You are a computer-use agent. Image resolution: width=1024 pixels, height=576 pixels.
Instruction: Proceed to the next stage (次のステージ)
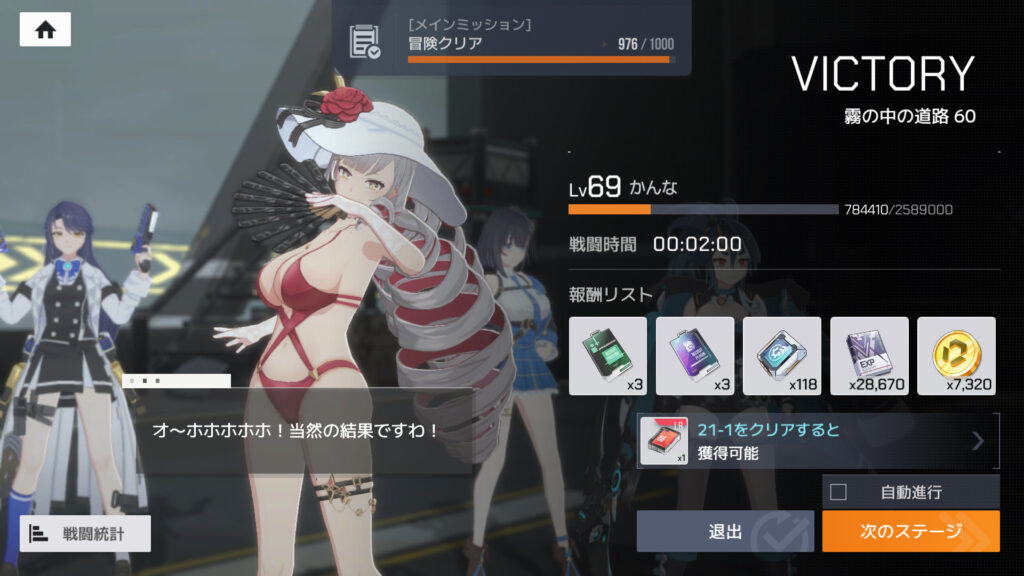(x=910, y=531)
